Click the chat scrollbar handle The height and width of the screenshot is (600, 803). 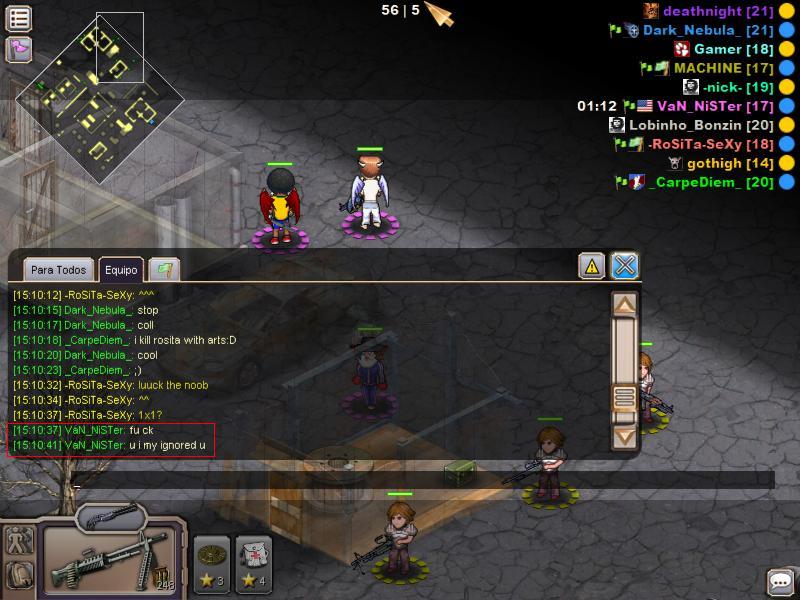pos(625,397)
